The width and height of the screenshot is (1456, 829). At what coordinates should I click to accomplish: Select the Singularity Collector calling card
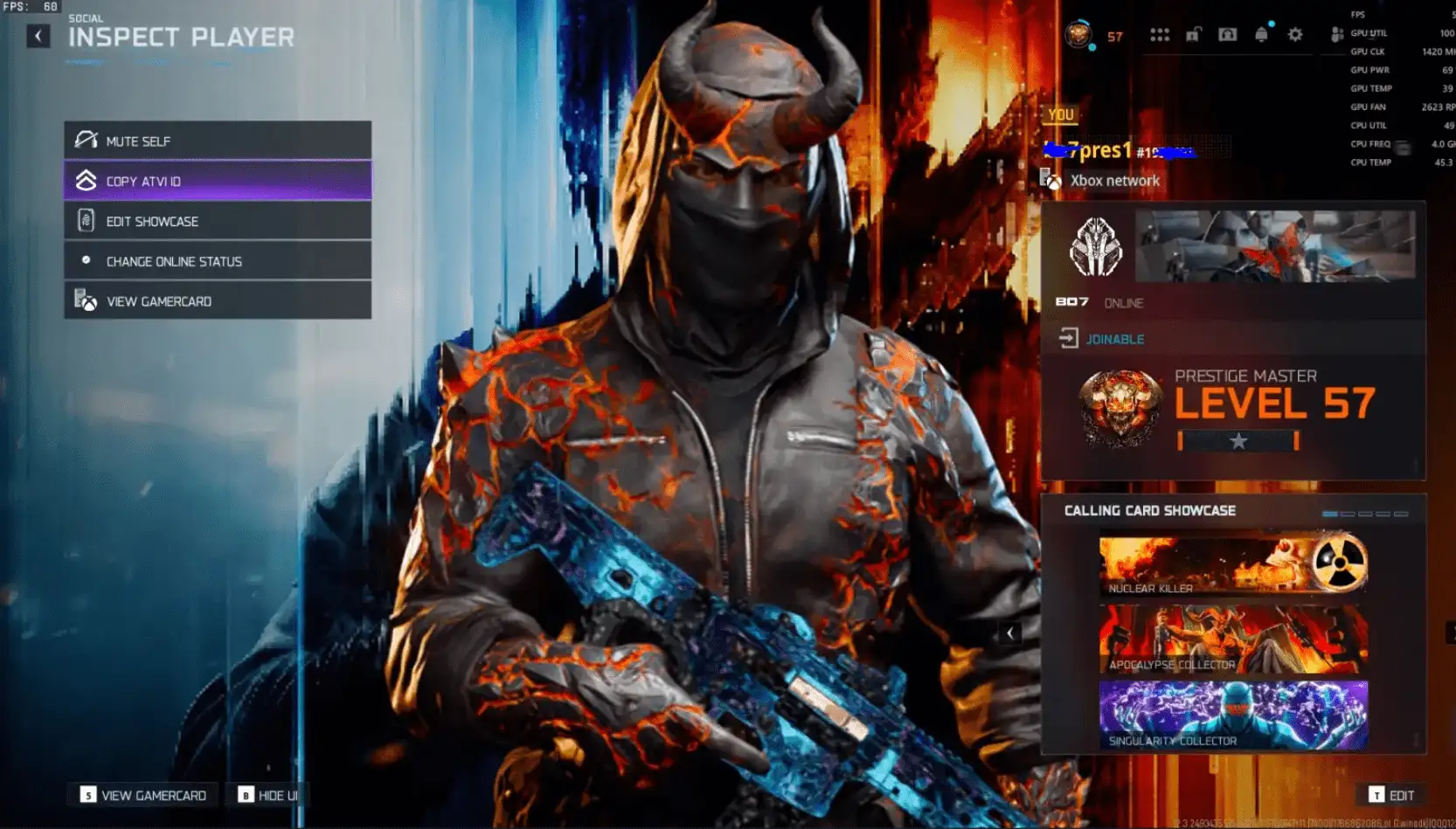(1233, 715)
